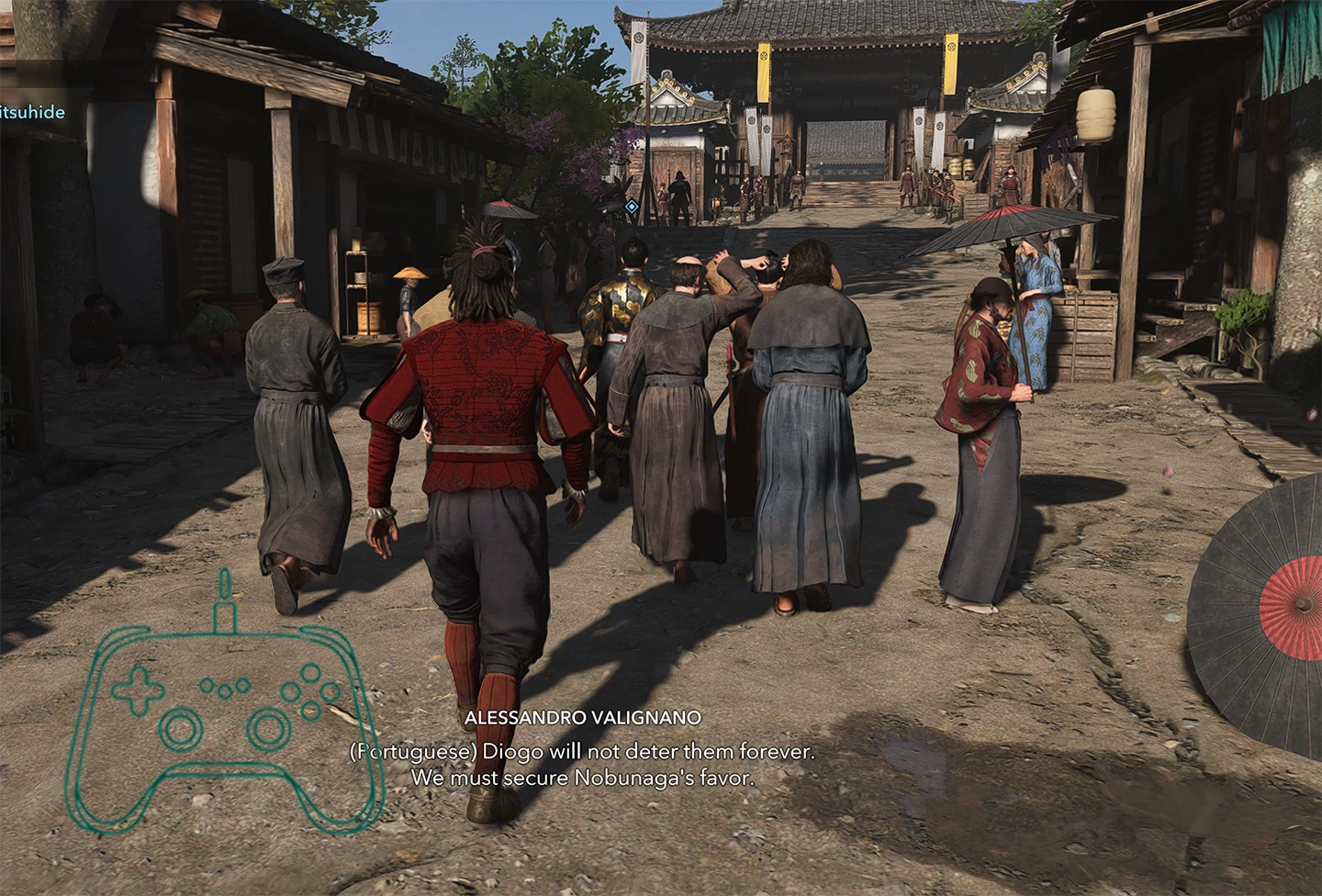Click the blue diamond objective marker
Image resolution: width=1322 pixels, height=896 pixels.
pyautogui.click(x=632, y=207)
